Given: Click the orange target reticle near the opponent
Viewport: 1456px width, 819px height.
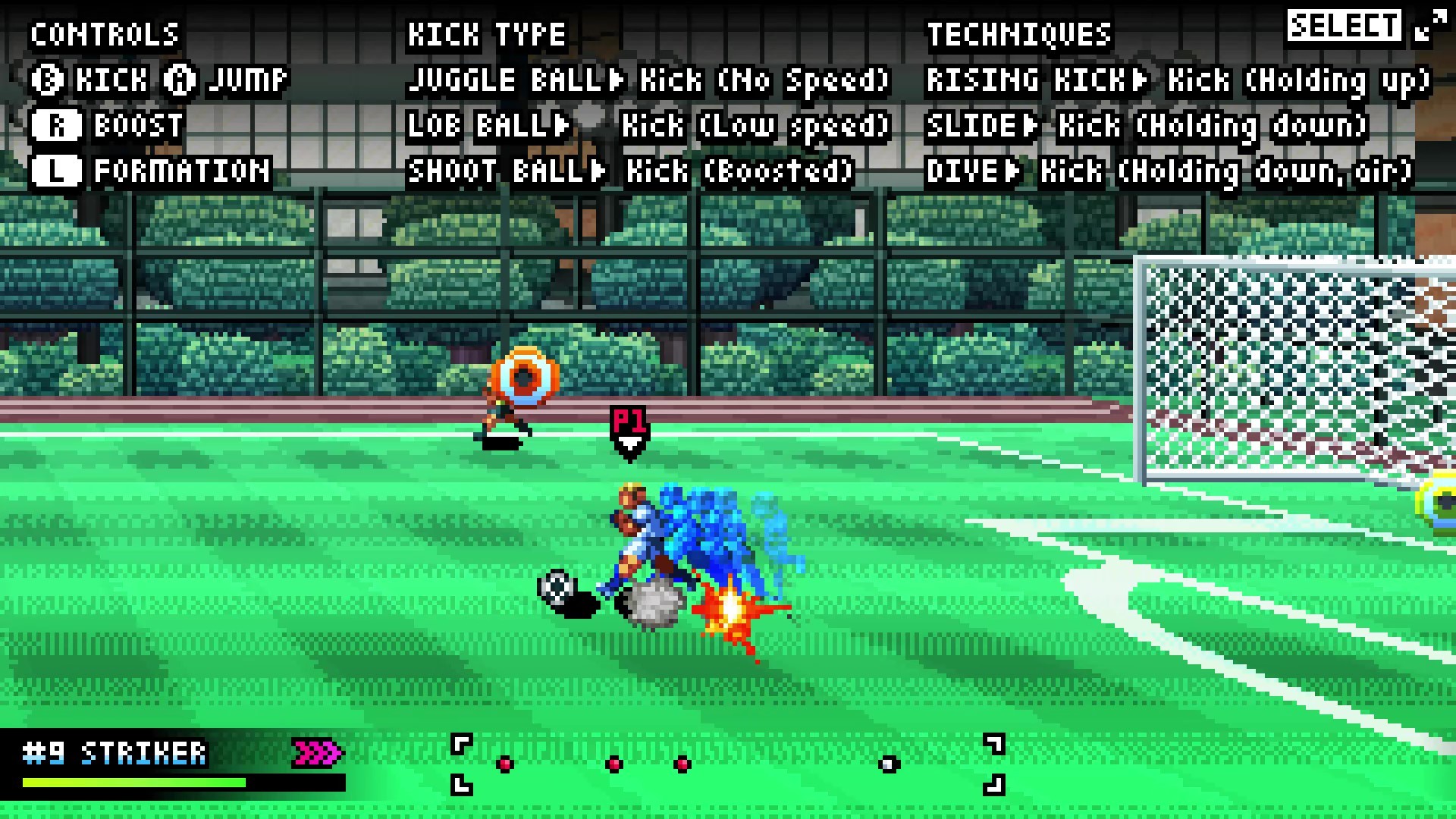Looking at the screenshot, I should 526,374.
